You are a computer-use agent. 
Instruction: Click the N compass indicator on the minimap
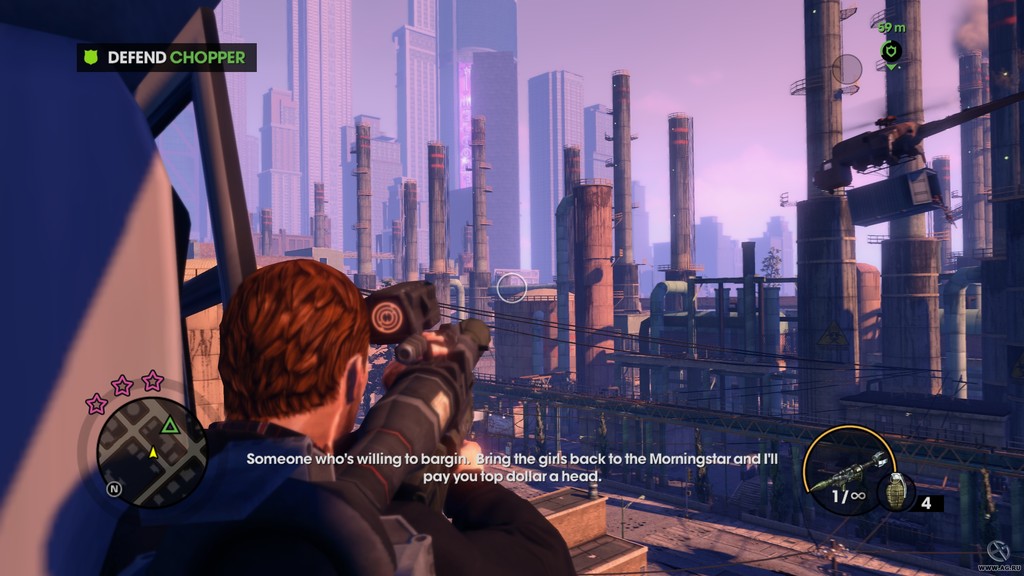point(114,490)
